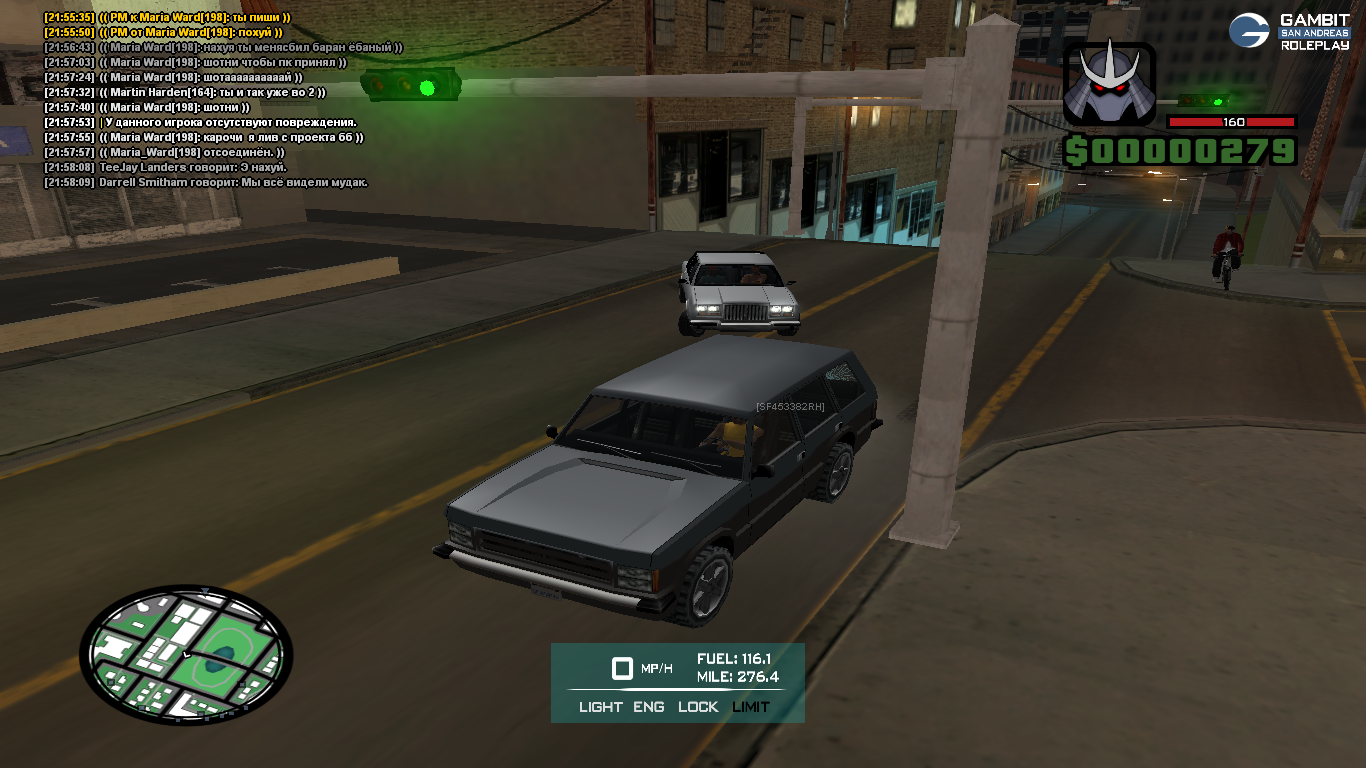Toggle the LOCK door indicator

(x=698, y=707)
